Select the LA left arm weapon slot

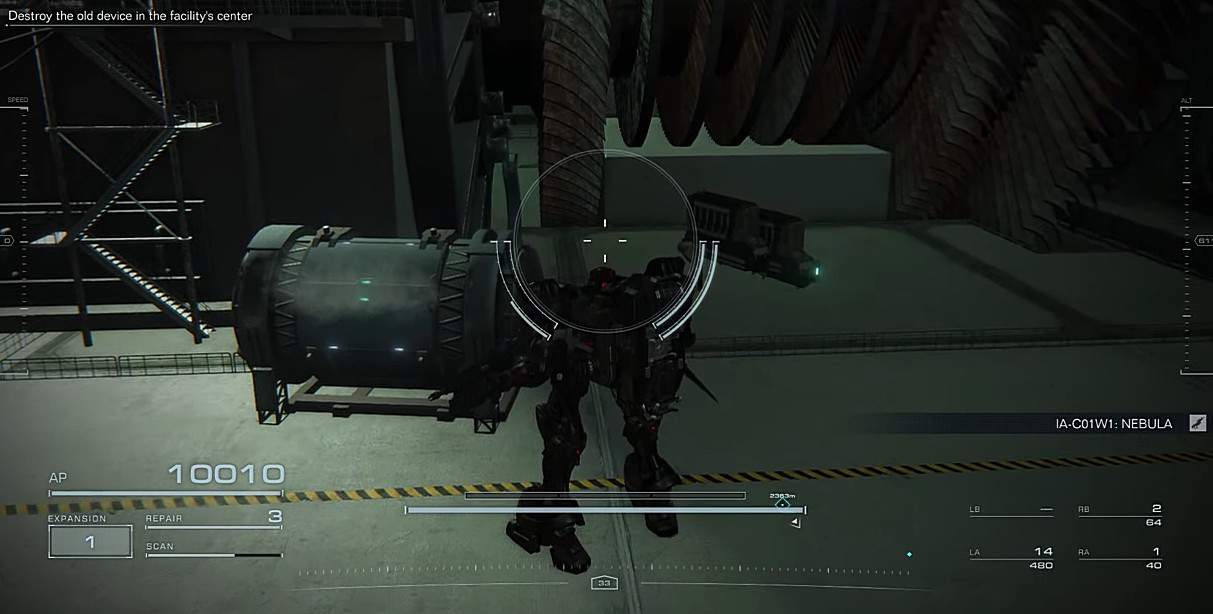tap(1011, 558)
